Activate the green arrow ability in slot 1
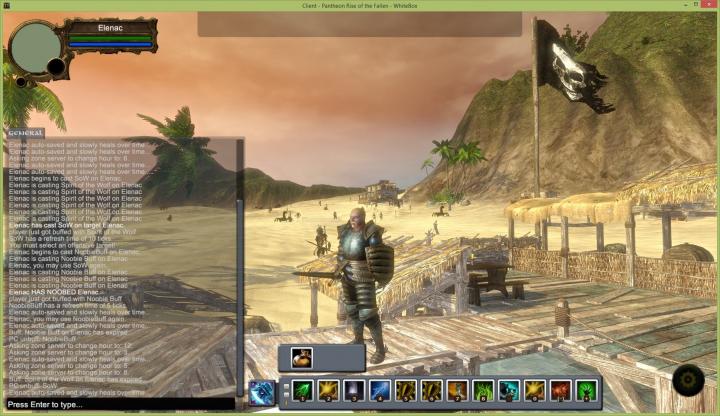 [x=302, y=391]
